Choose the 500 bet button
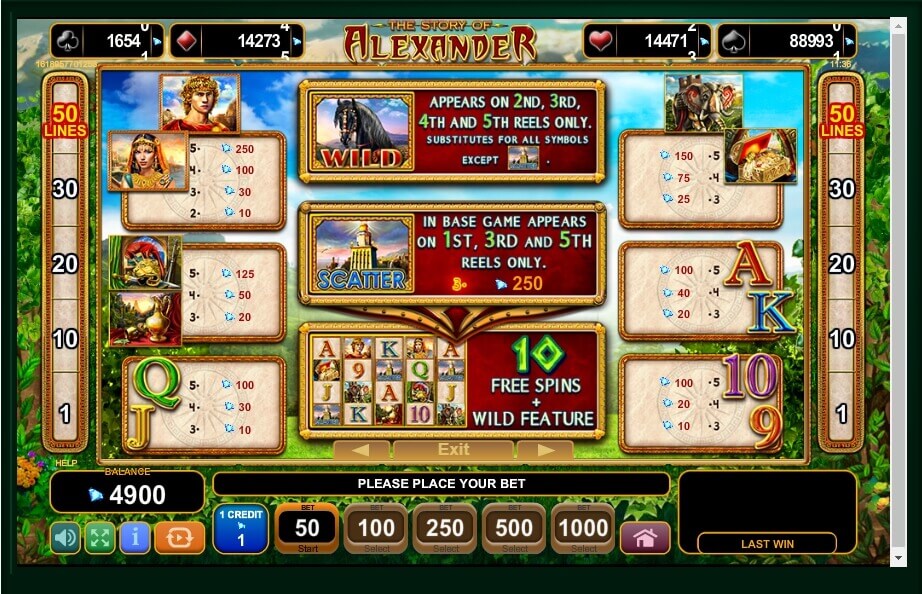Screen dimensions: 922x594 tap(514, 528)
